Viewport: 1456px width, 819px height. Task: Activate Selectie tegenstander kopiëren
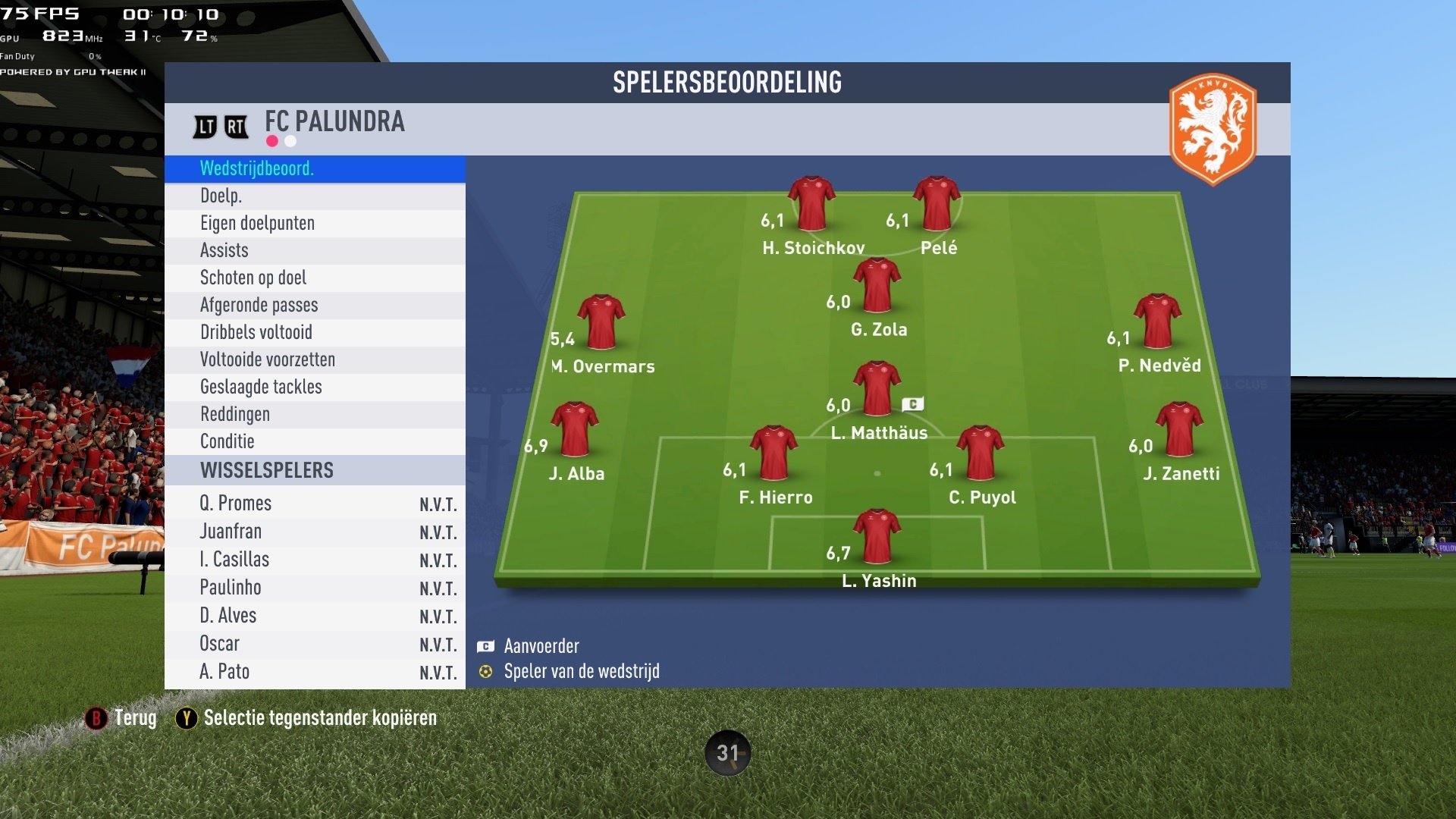click(x=306, y=718)
